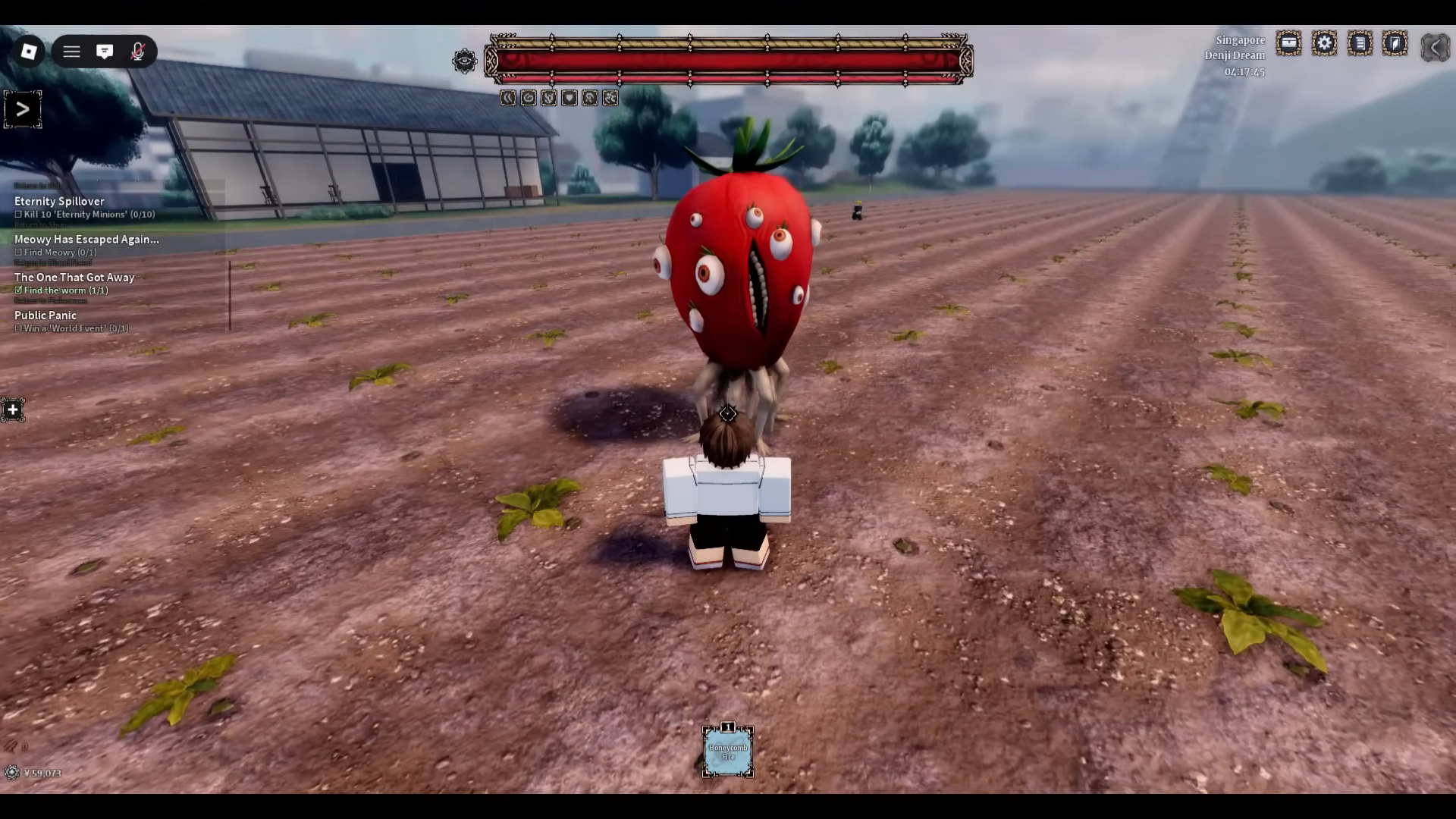1456x819 pixels.
Task: Select the 'Eternity Spillover' quest entry
Action: click(58, 201)
